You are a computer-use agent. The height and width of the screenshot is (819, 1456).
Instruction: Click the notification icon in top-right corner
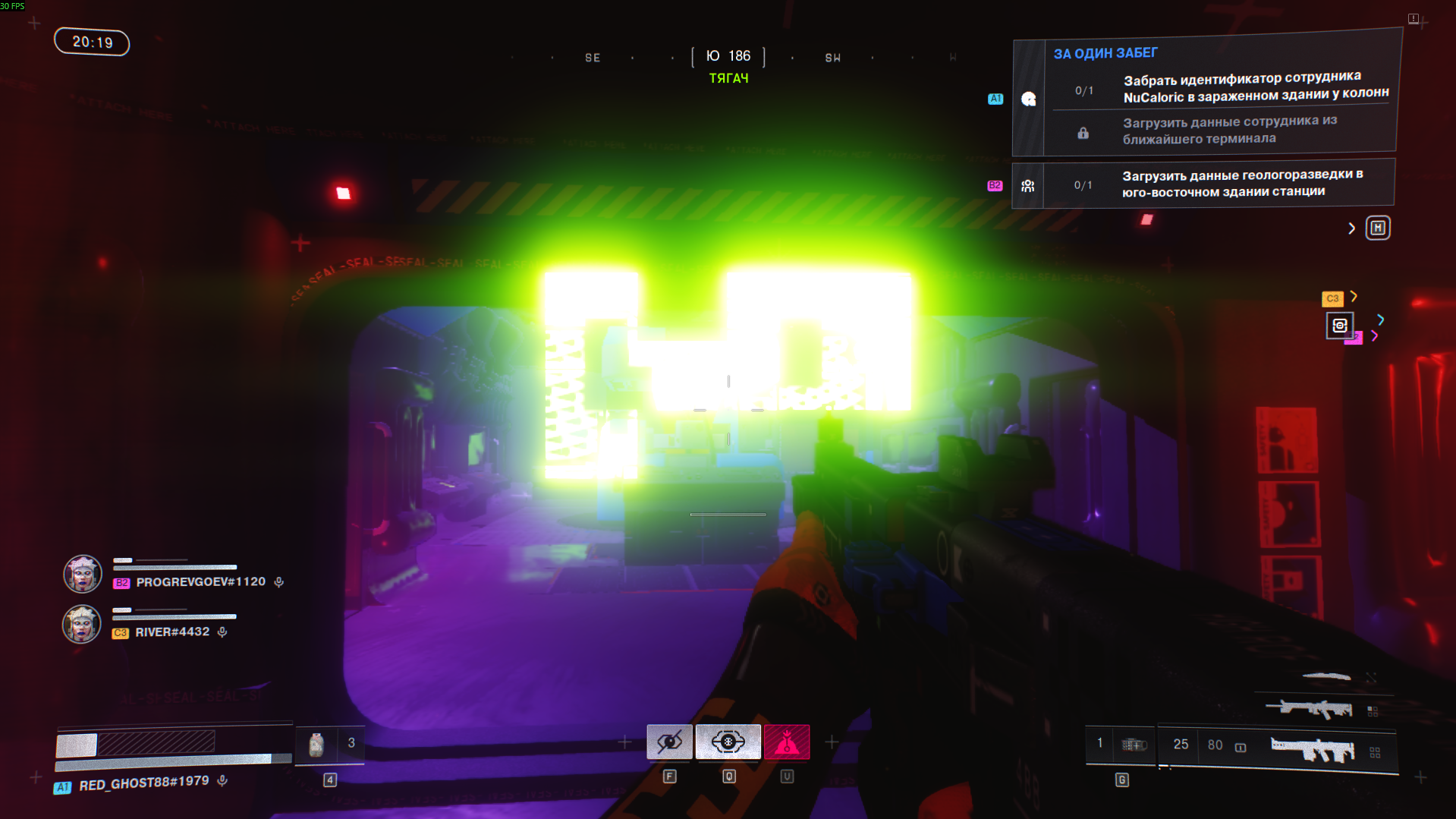coord(1414,18)
